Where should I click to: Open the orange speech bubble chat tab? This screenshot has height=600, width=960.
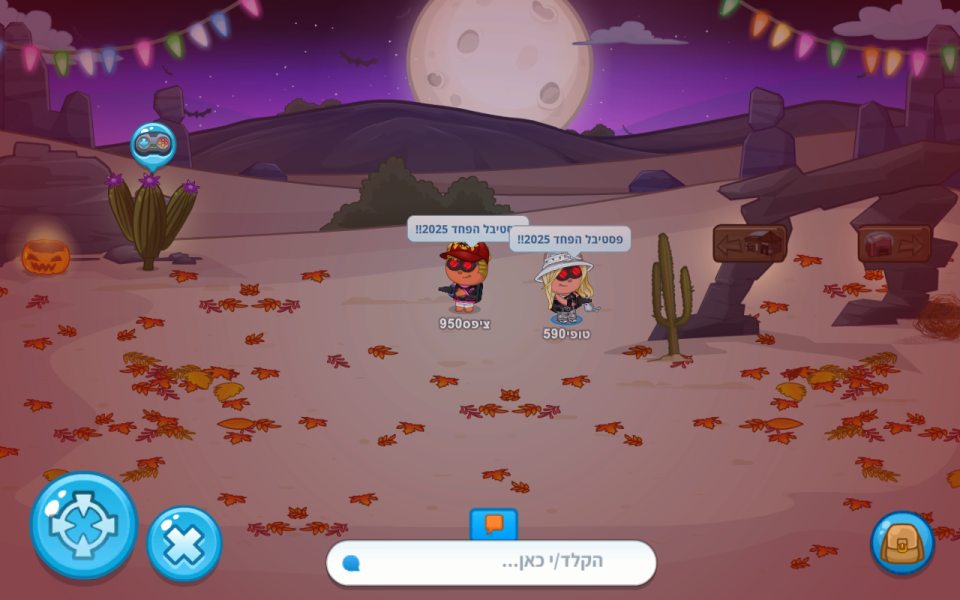click(494, 524)
